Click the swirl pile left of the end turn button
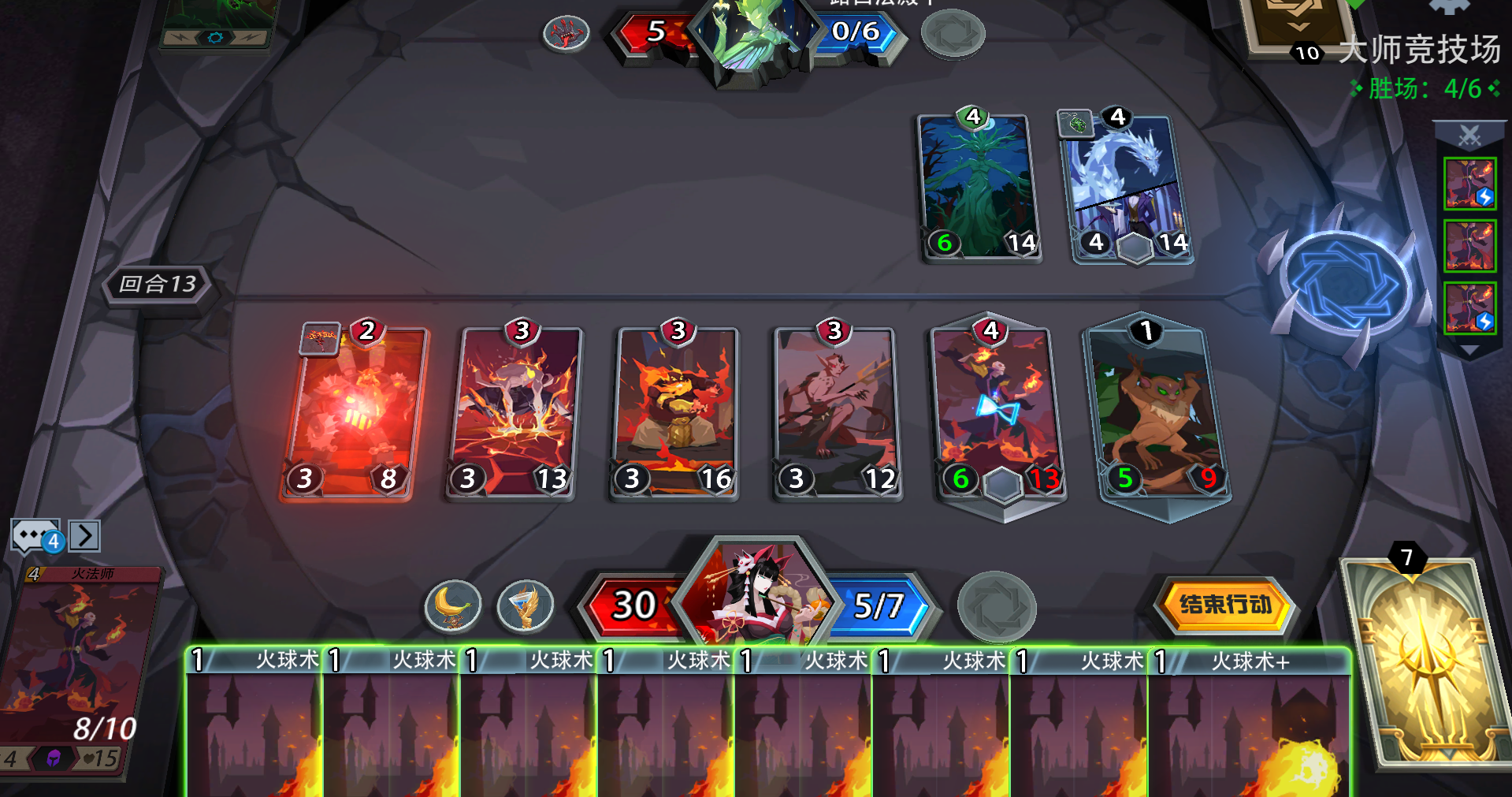The height and width of the screenshot is (797, 1512). pos(999,605)
